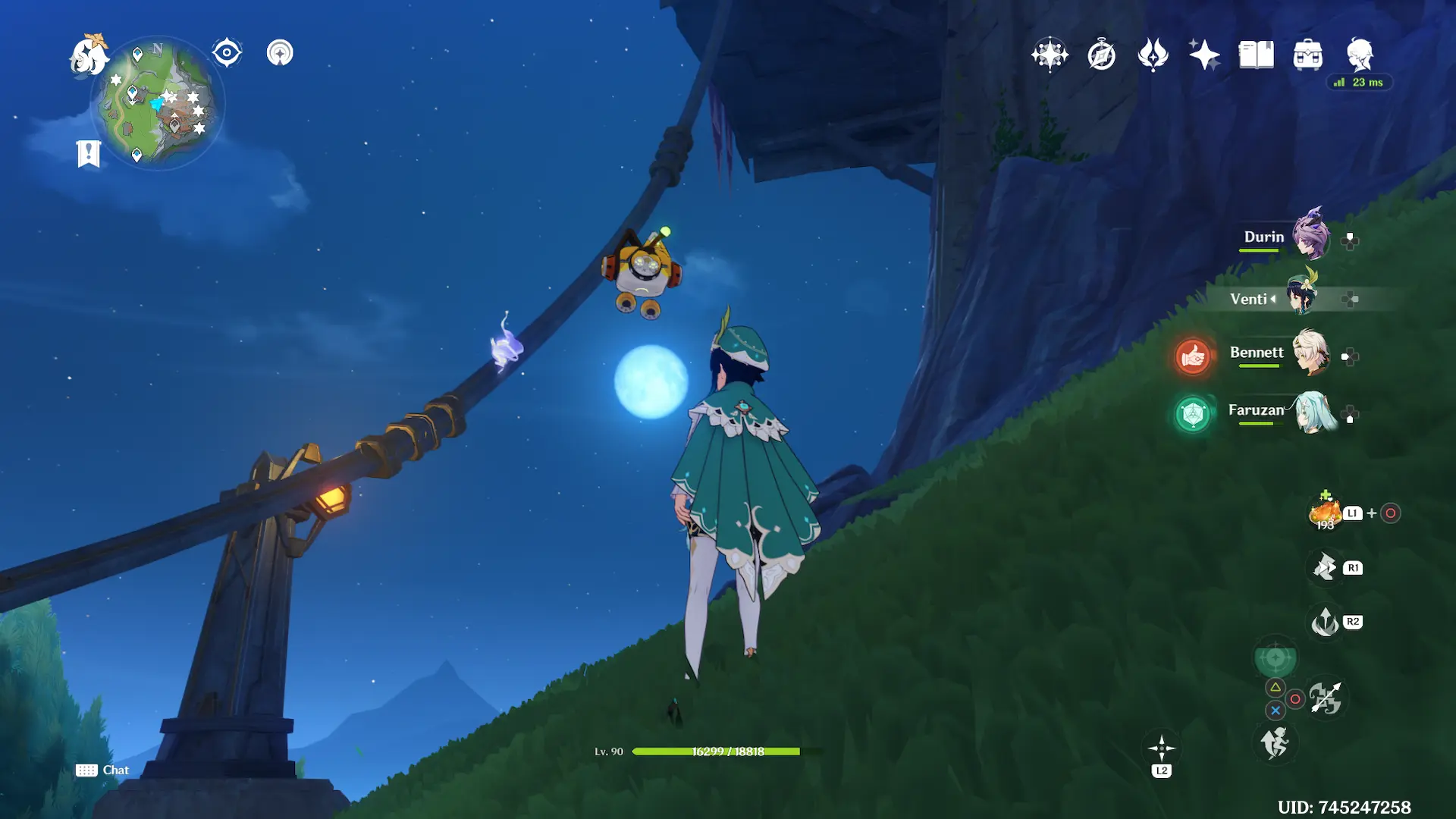The width and height of the screenshot is (1456, 819).
Task: Toggle the eye-shaped elemental sight icon
Action: click(x=227, y=53)
